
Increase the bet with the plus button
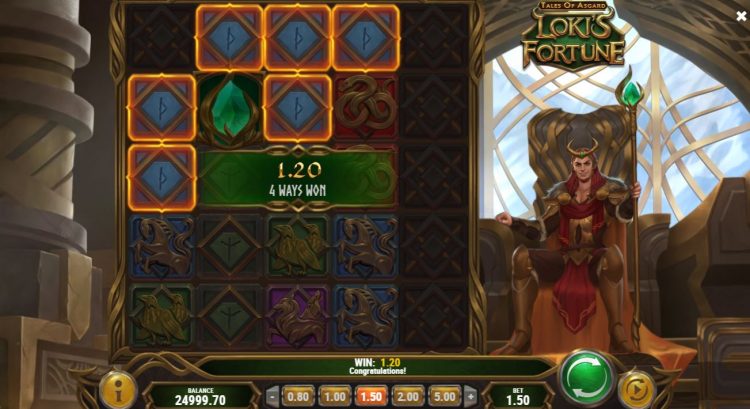tap(471, 395)
